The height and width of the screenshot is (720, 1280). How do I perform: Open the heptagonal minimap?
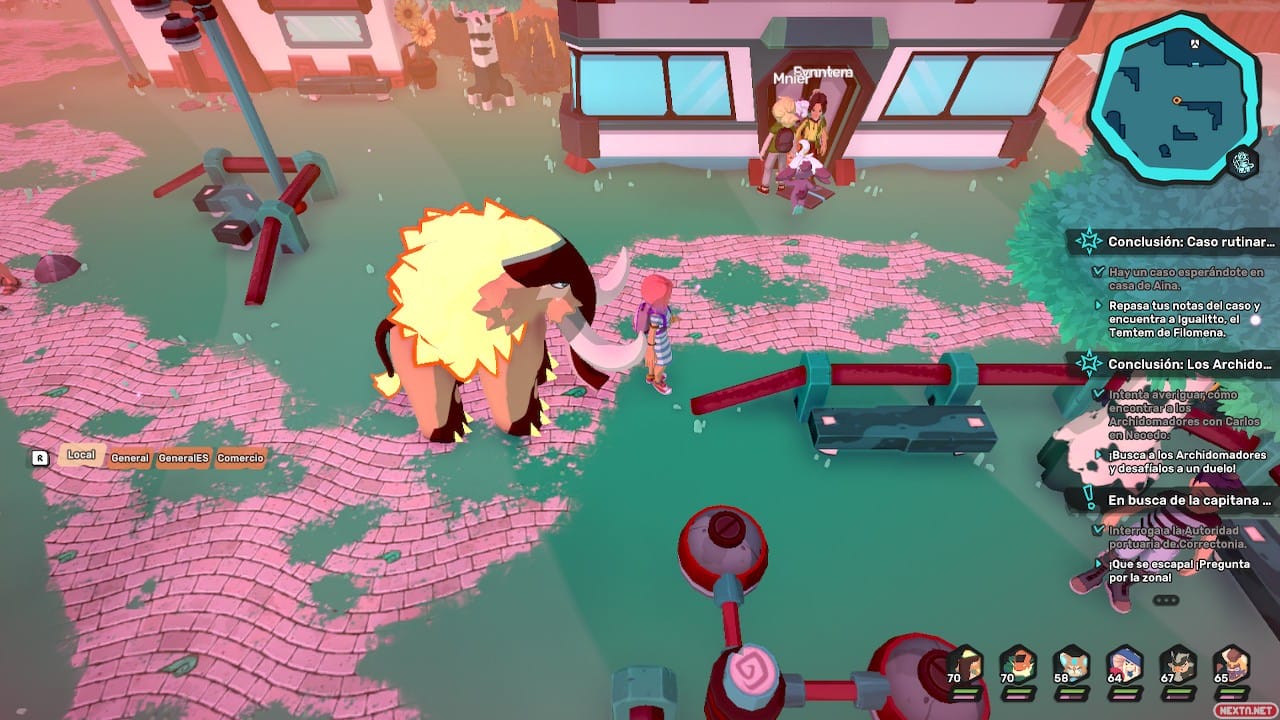[1172, 97]
